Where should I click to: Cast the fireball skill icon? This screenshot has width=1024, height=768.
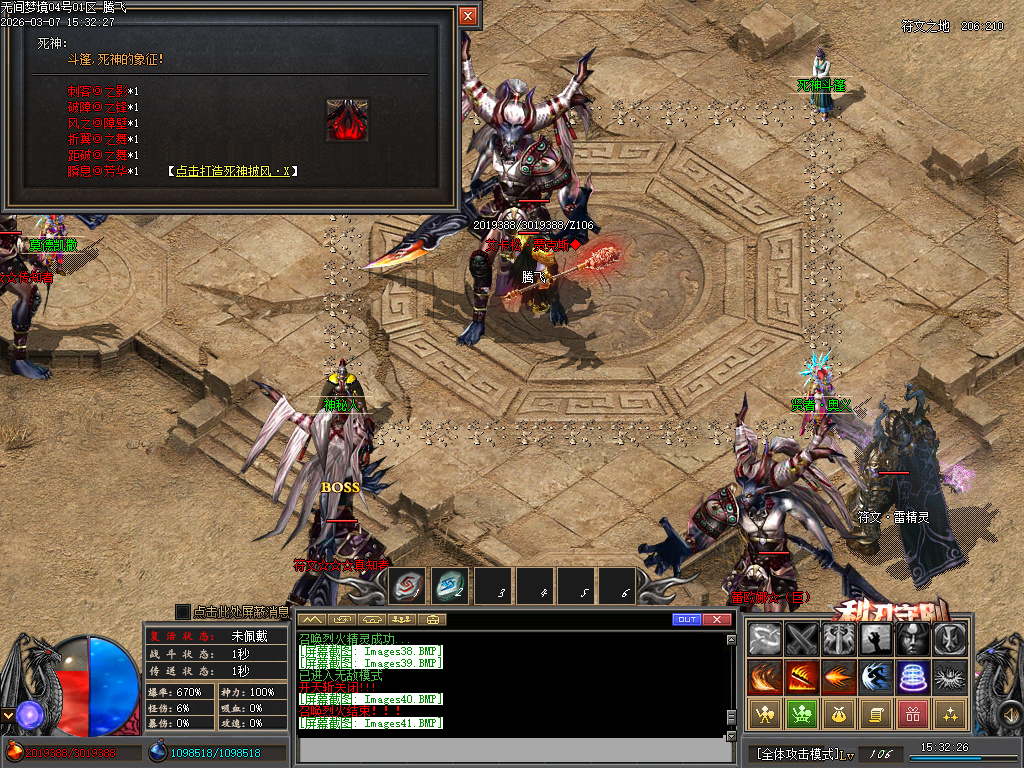[x=839, y=677]
